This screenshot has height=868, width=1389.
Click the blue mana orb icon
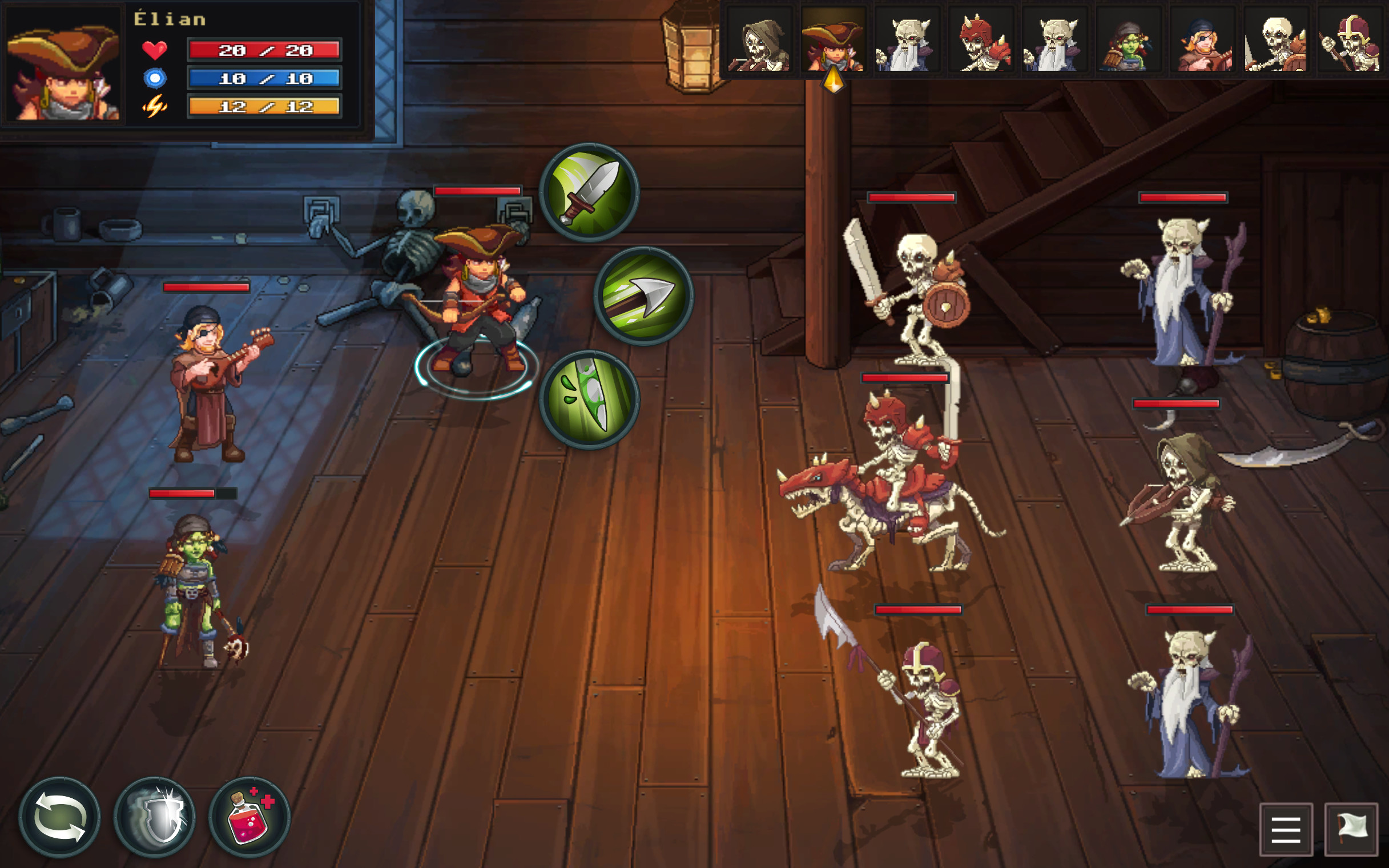point(154,79)
